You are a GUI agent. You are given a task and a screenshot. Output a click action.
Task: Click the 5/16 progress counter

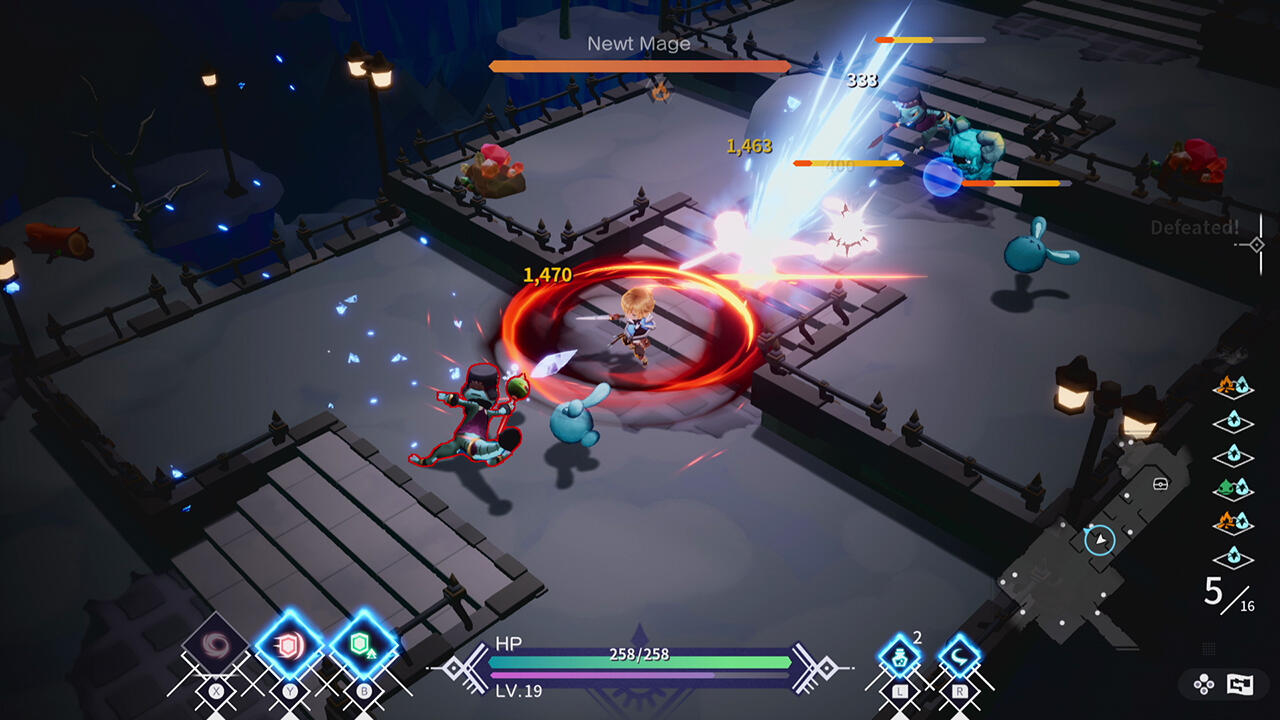point(1226,592)
